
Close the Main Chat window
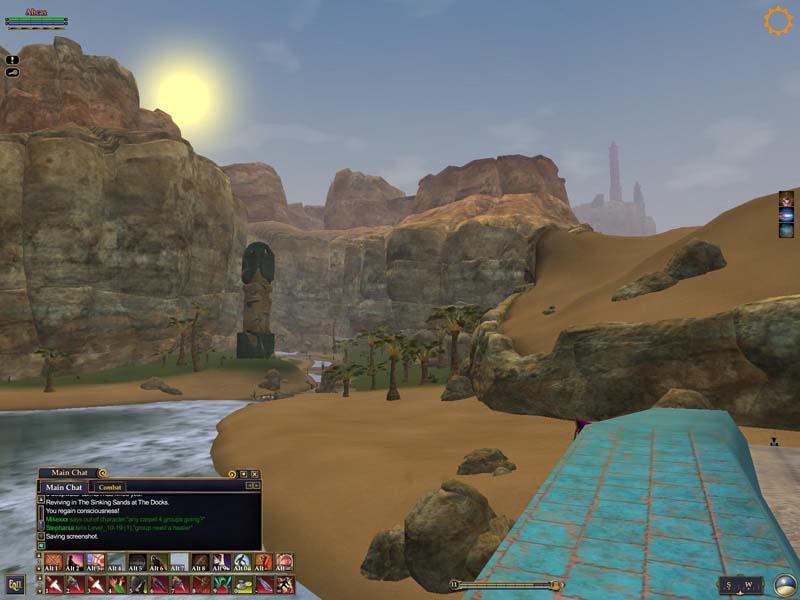[x=255, y=473]
